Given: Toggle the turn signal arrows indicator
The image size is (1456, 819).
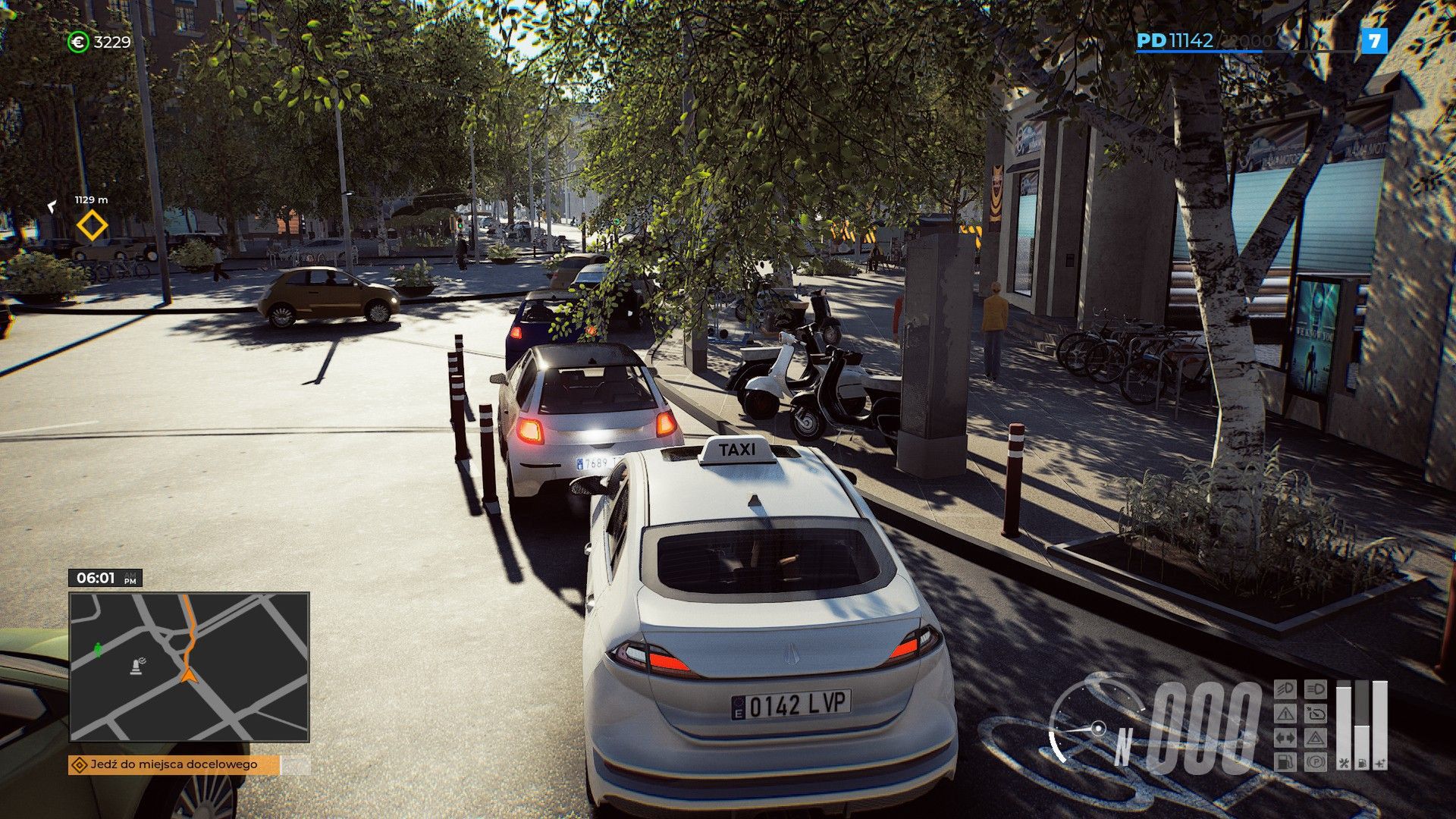Looking at the screenshot, I should (x=1285, y=738).
